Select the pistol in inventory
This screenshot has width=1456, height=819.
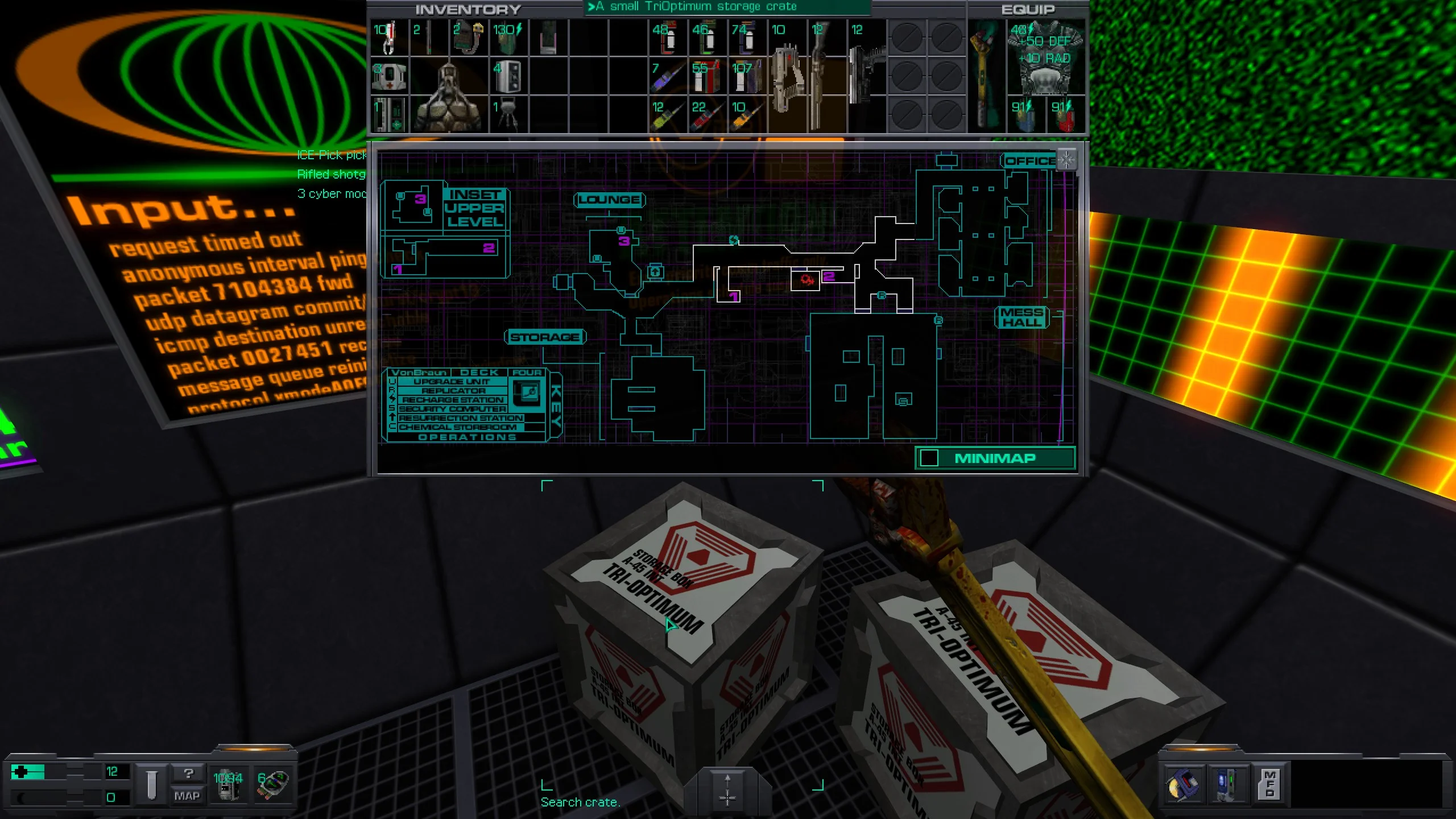[866, 68]
